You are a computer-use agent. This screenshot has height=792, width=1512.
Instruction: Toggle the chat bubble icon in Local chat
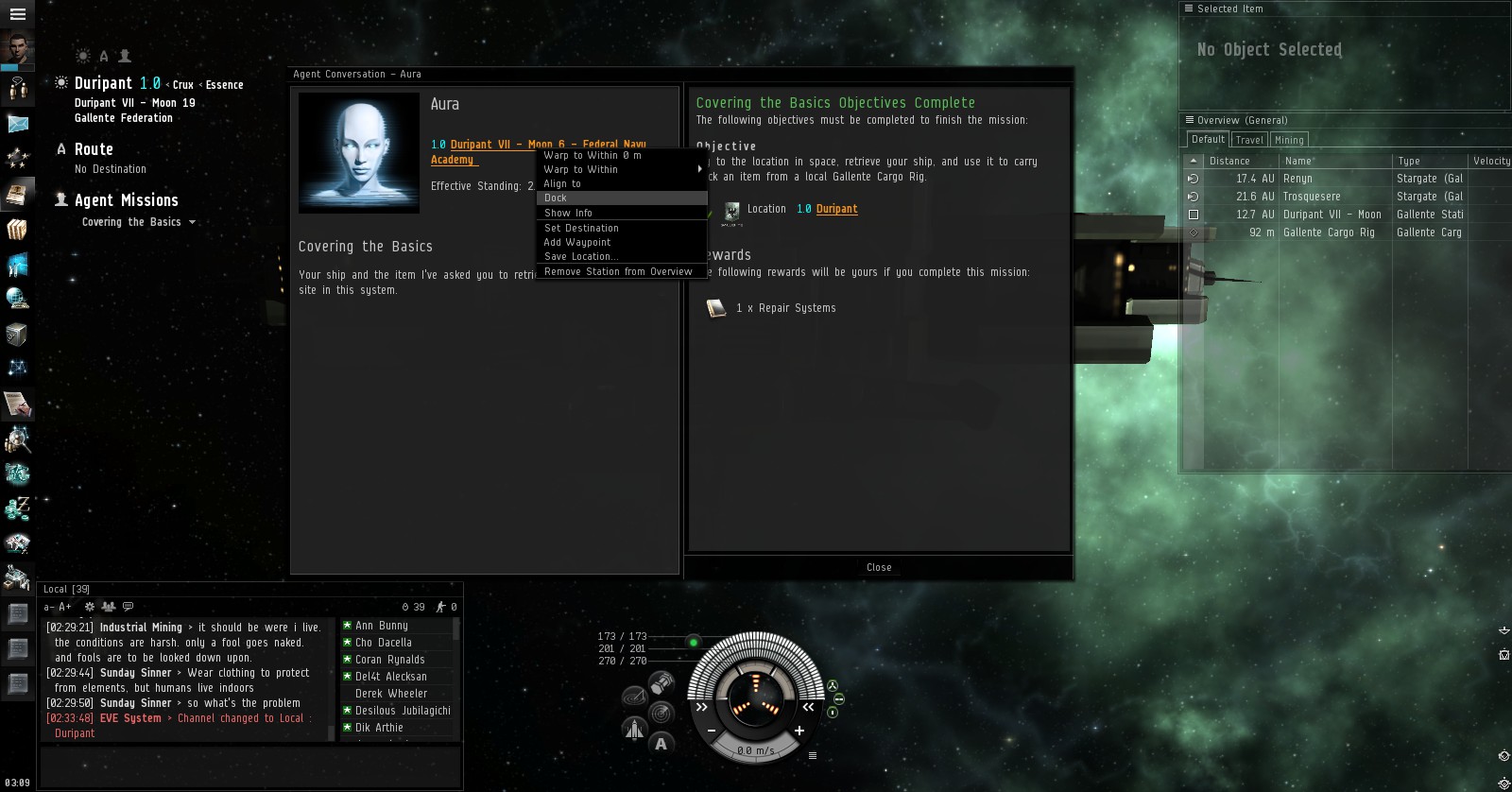pyautogui.click(x=128, y=606)
